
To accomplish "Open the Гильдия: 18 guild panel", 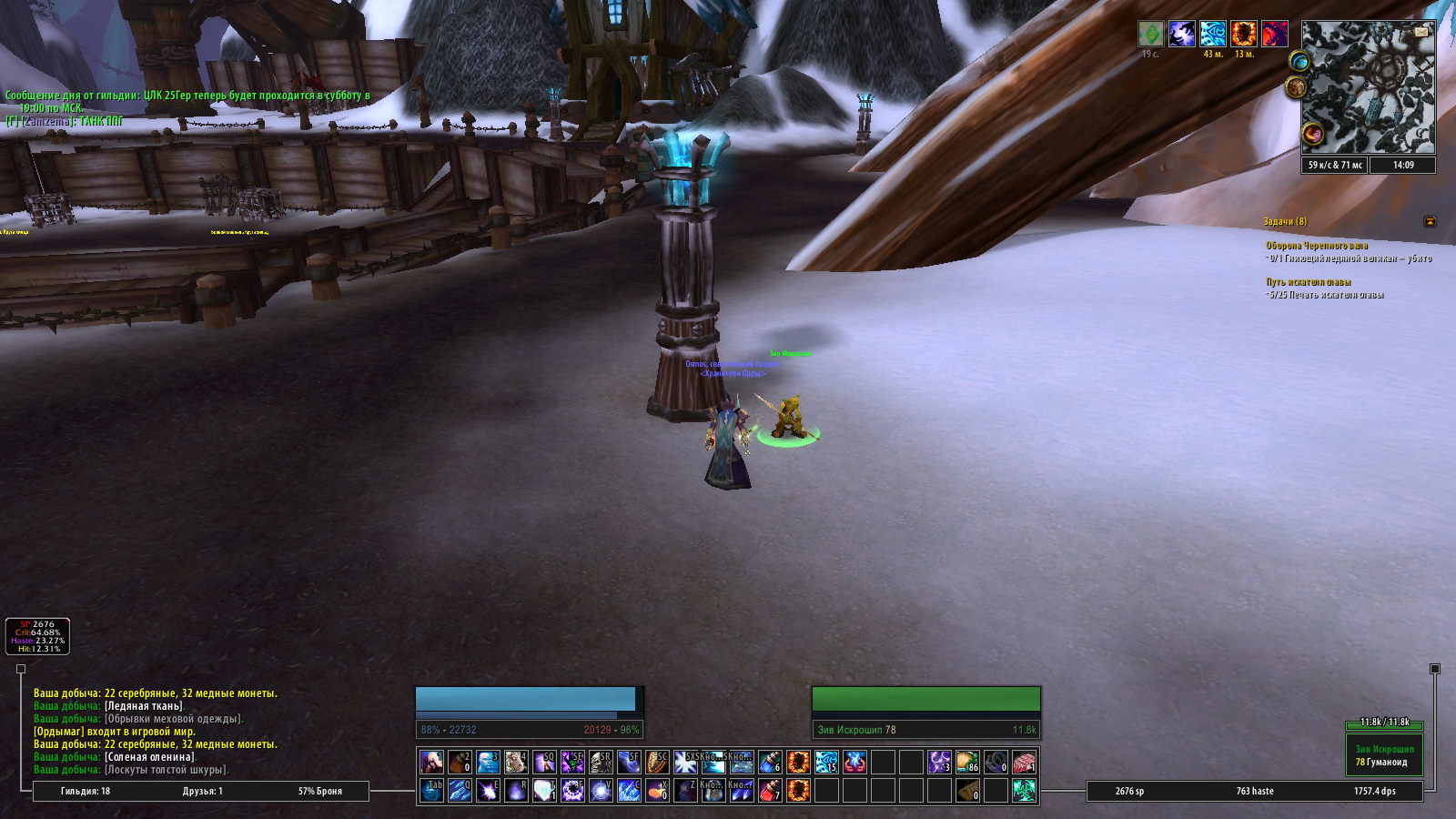I will click(86, 791).
